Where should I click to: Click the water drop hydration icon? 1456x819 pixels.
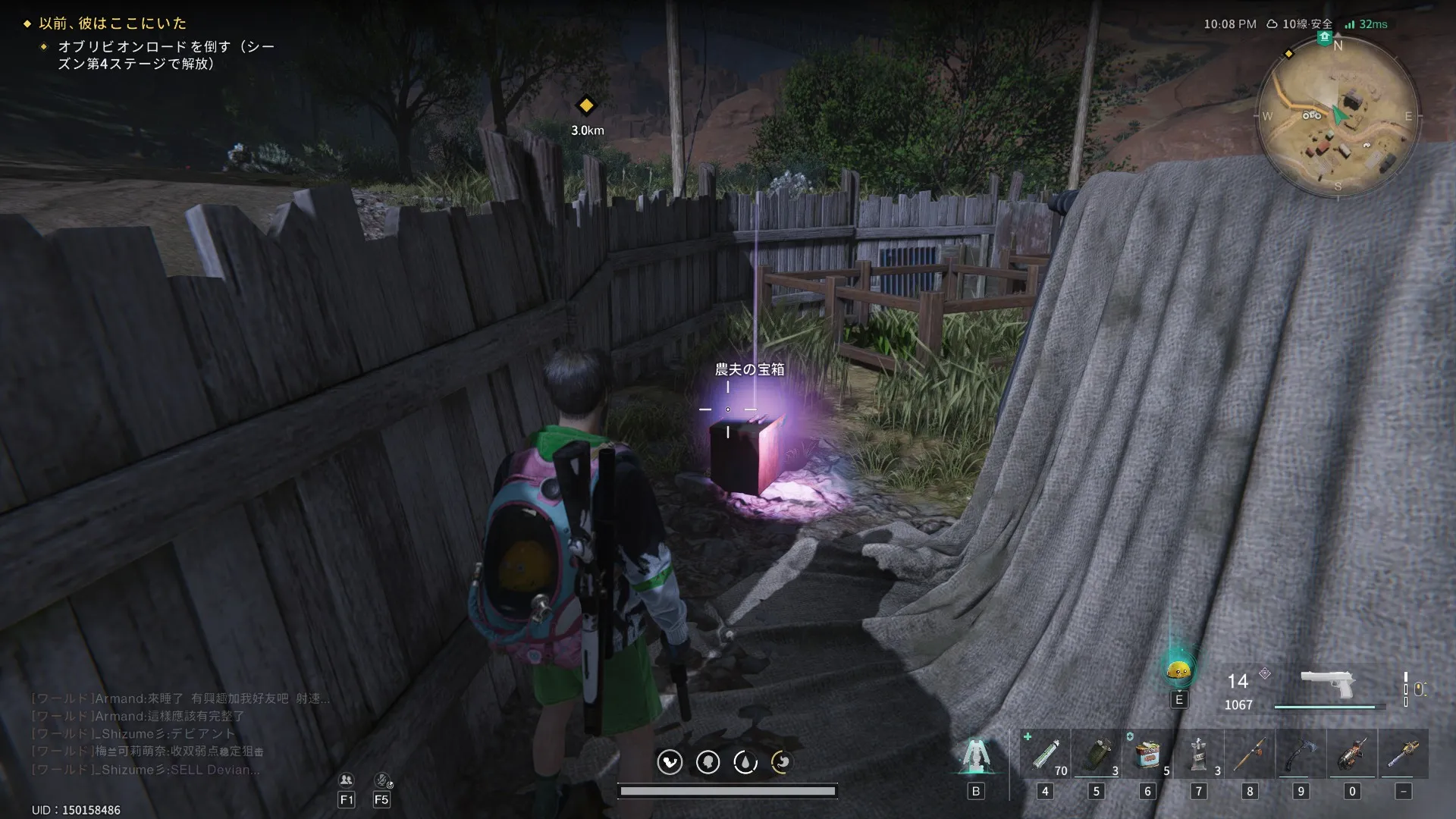pos(745,762)
